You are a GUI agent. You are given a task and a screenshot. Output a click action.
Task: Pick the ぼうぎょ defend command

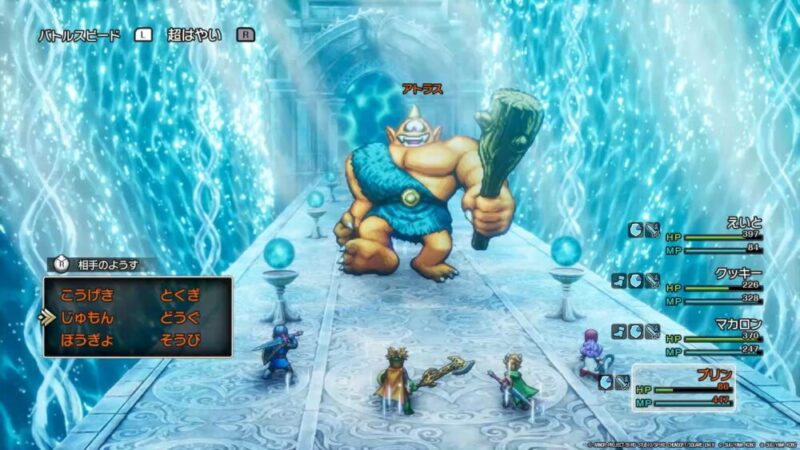[88, 341]
